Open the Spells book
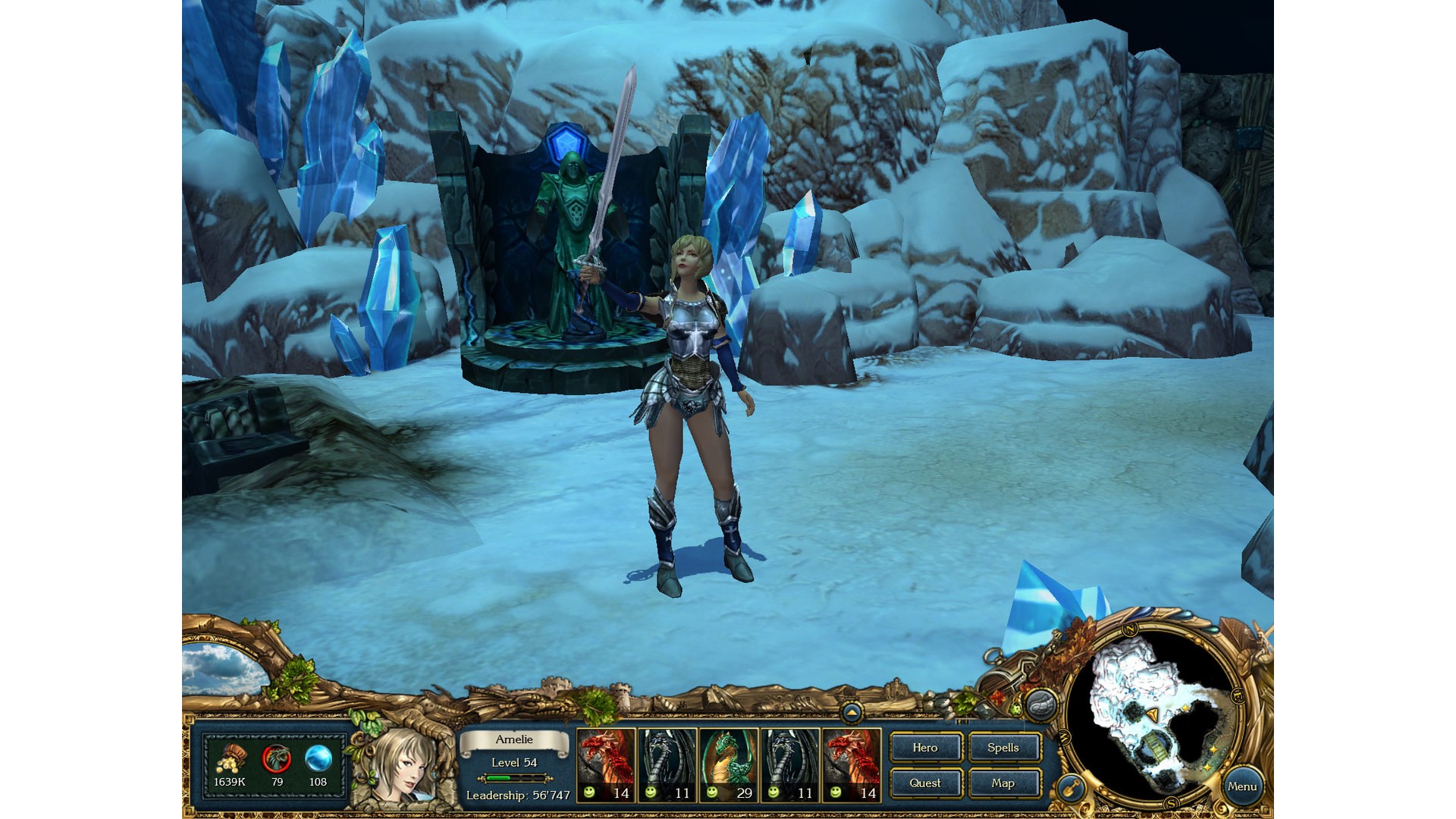The image size is (1456, 819). (x=1003, y=748)
